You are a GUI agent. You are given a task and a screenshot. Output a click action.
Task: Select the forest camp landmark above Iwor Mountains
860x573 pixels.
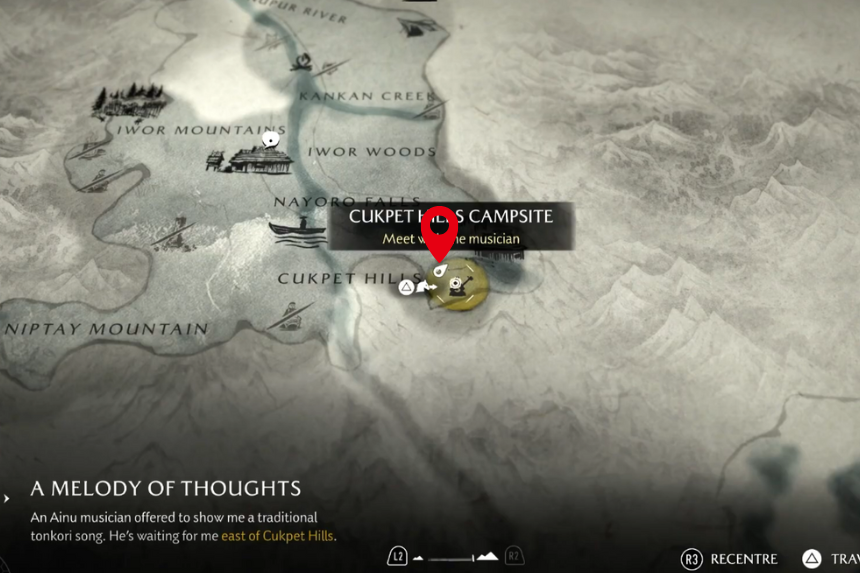tap(128, 100)
